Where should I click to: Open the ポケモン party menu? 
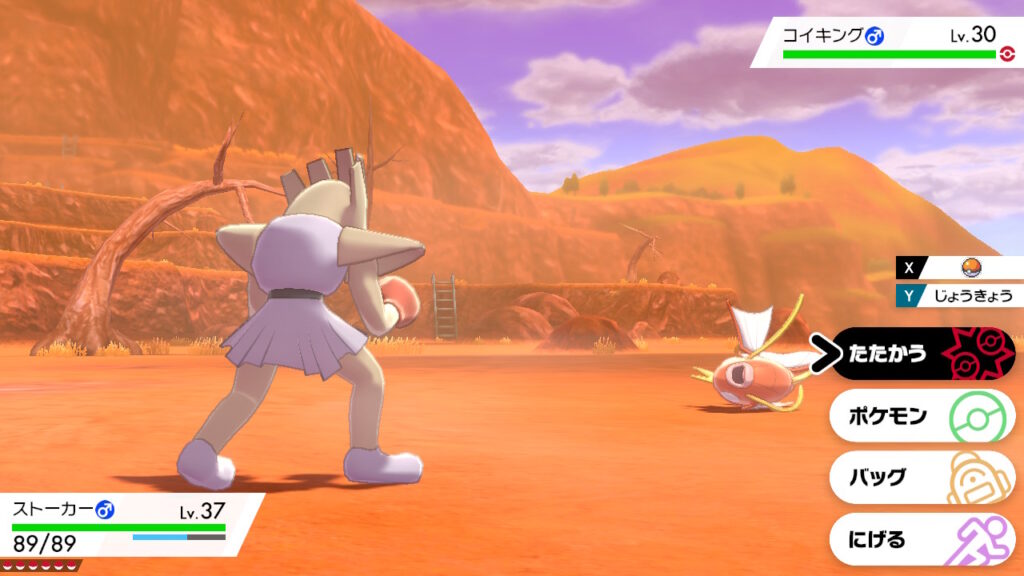click(x=920, y=416)
